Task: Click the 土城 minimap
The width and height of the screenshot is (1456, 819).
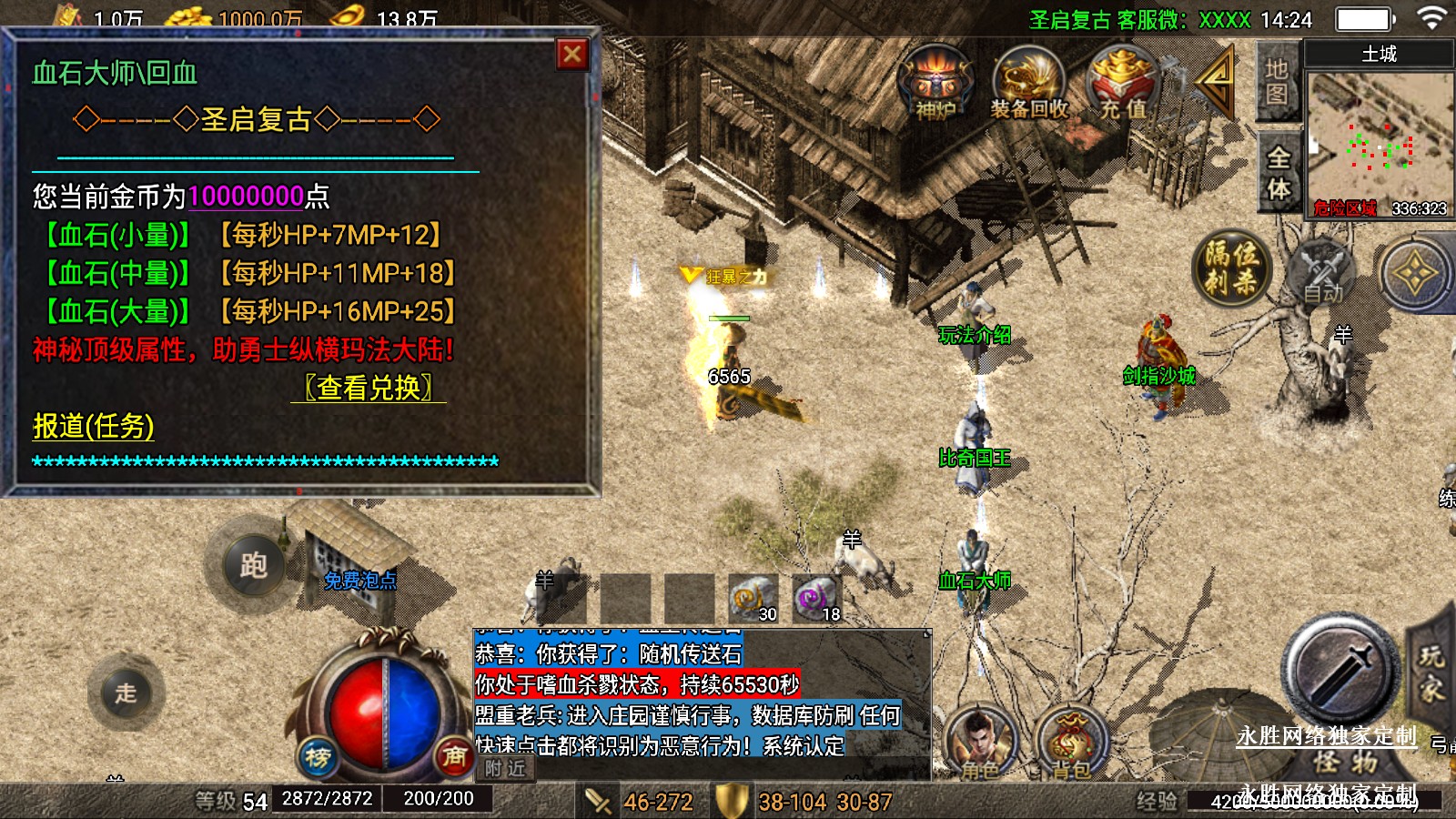Action: pos(1380,136)
